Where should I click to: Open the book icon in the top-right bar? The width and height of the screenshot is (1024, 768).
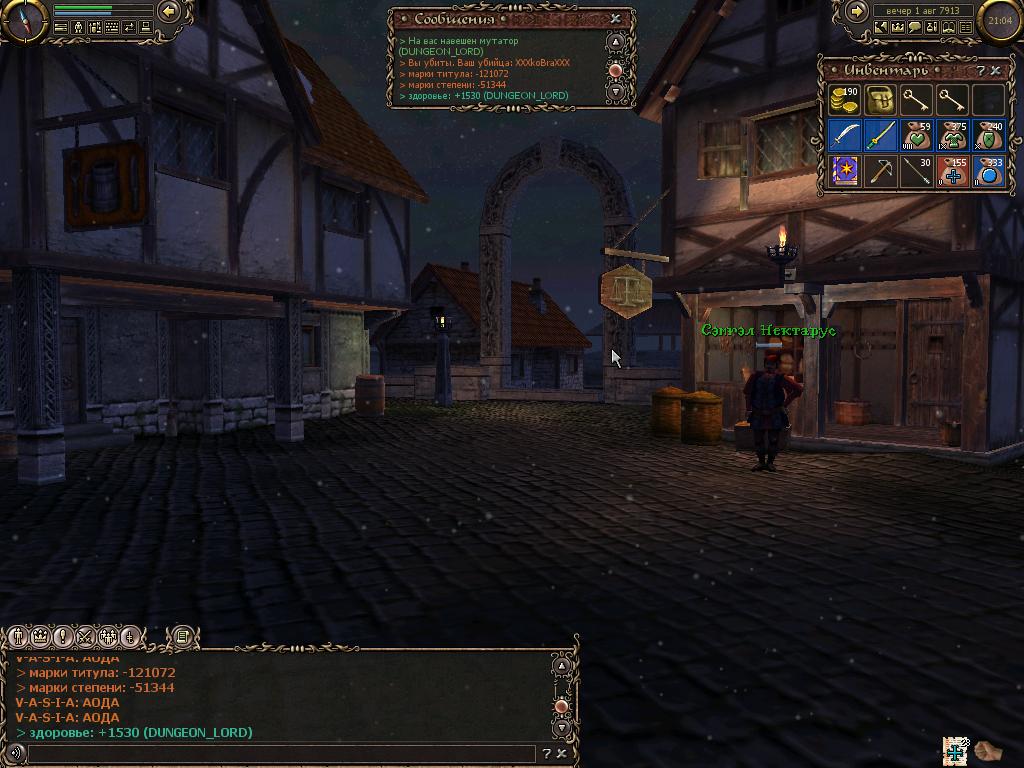(x=948, y=28)
